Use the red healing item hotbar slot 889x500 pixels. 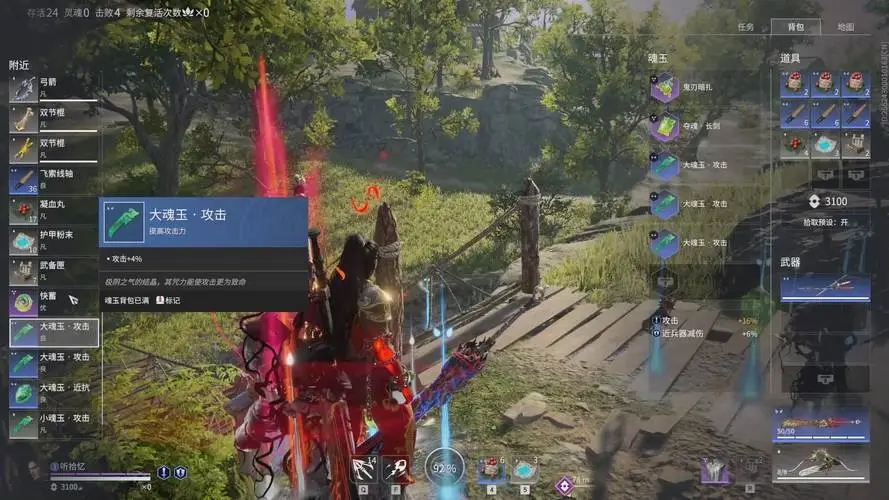pyautogui.click(x=491, y=469)
